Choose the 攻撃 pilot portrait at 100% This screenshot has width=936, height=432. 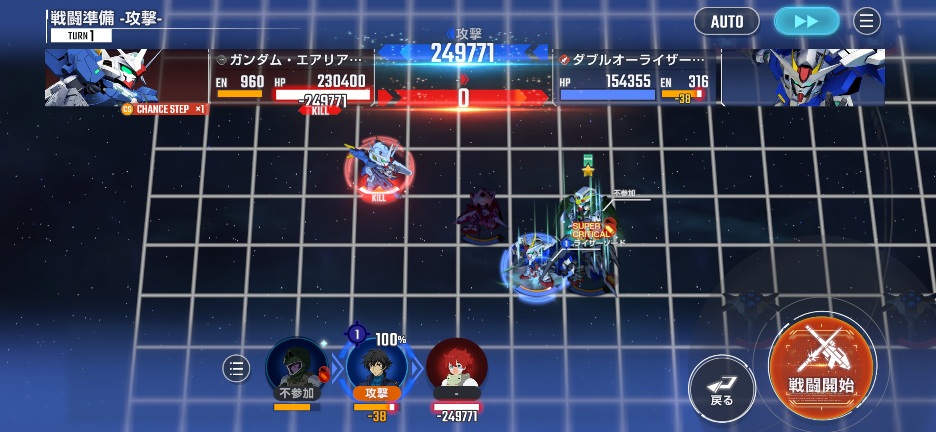point(375,366)
